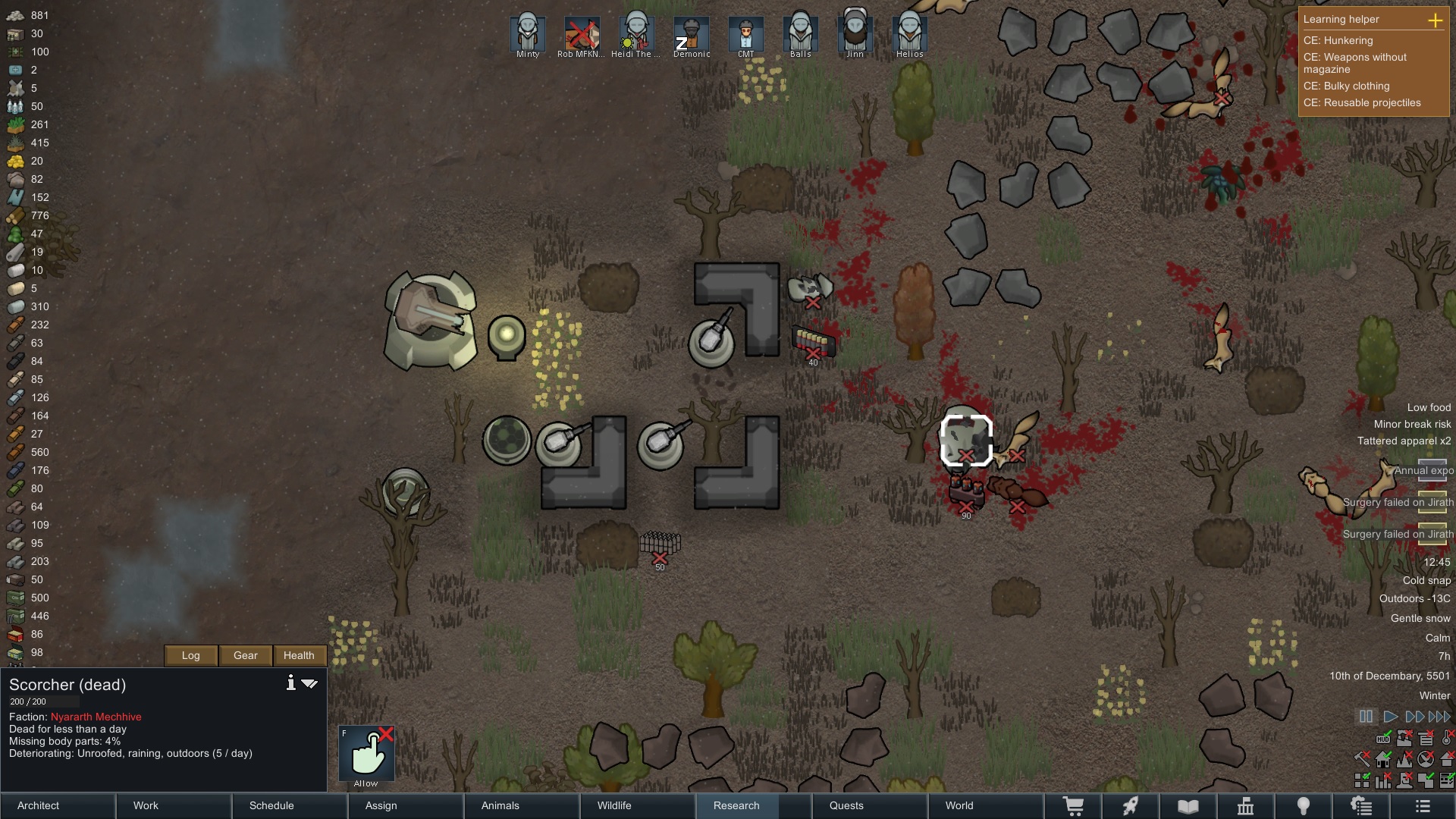The height and width of the screenshot is (819, 1456).
Task: Click the rocket ship launch icon
Action: click(1130, 806)
